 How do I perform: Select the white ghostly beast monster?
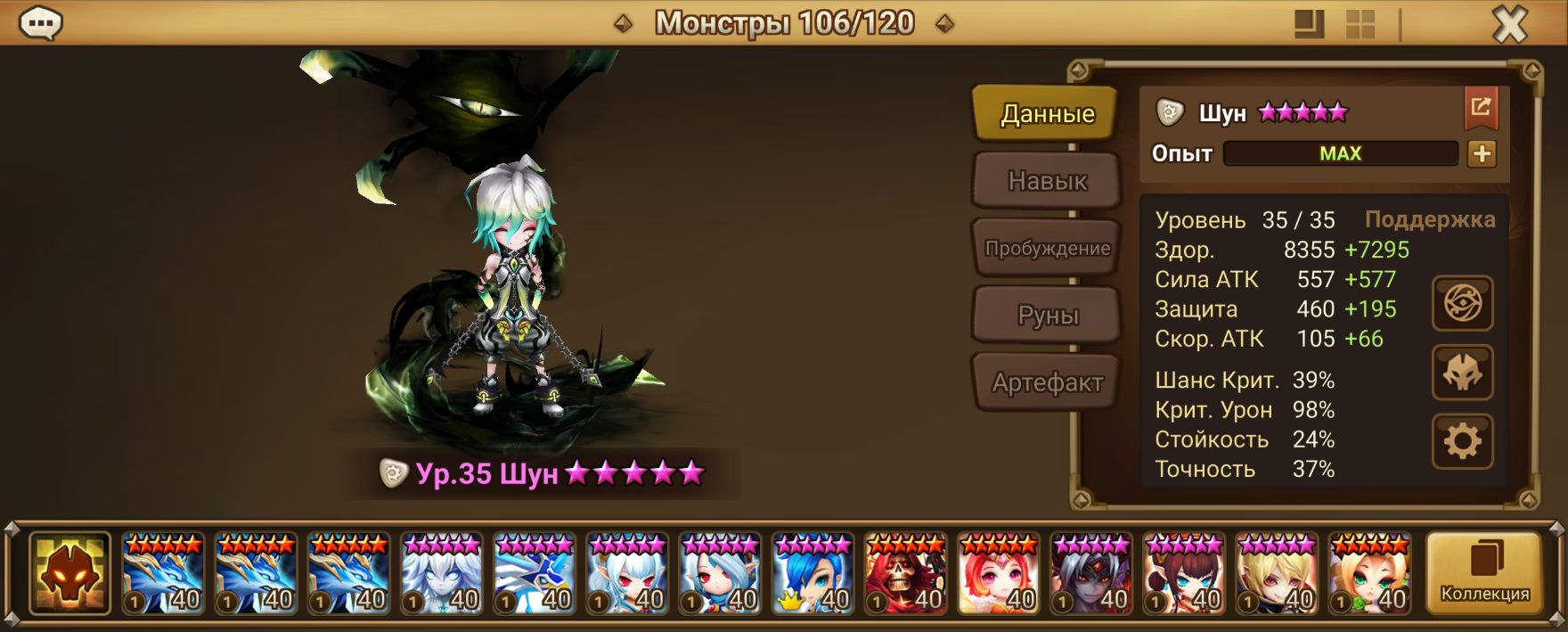click(x=441, y=573)
